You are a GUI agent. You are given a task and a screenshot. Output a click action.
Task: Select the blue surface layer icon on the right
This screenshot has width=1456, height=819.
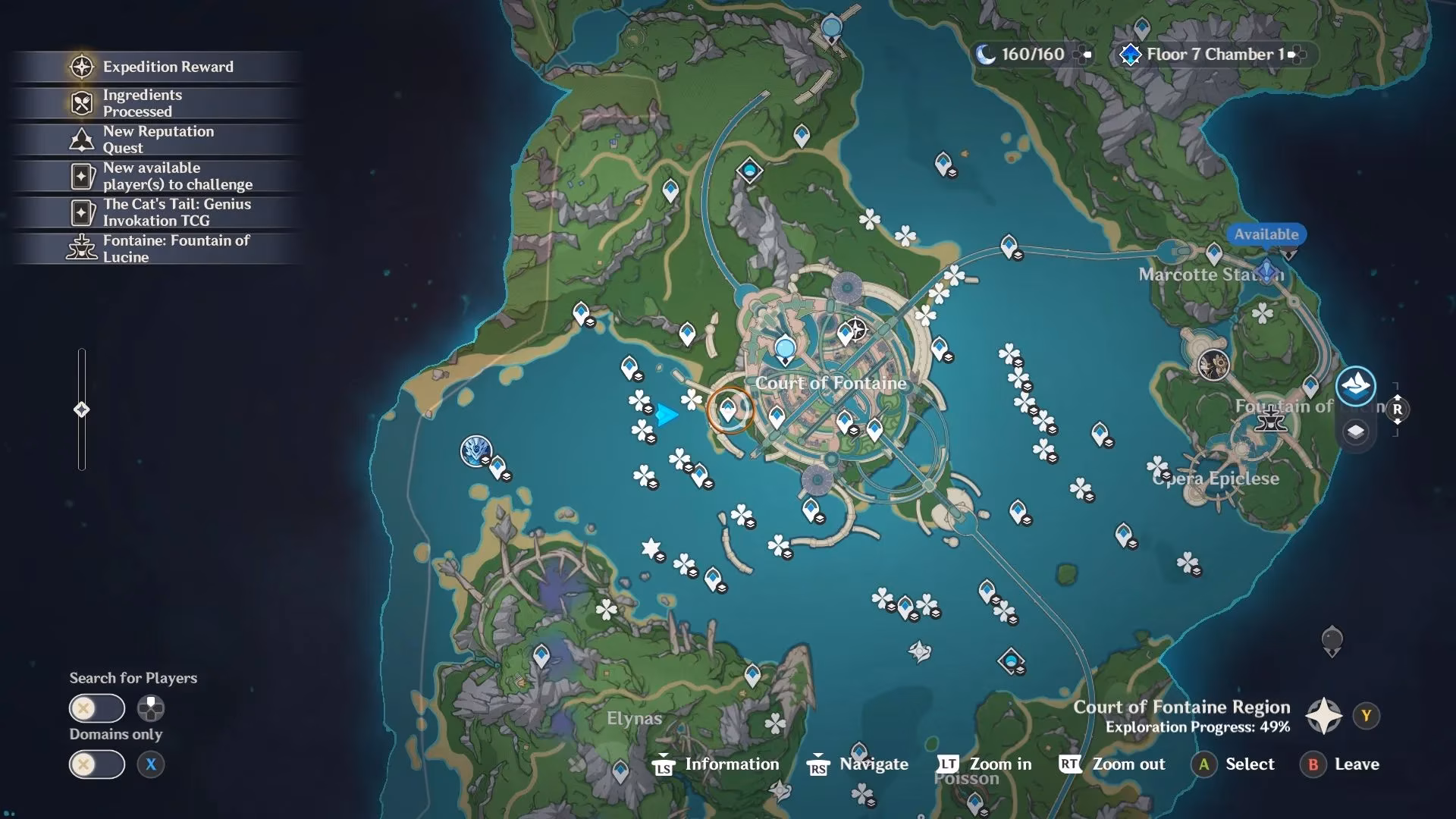tap(1356, 386)
